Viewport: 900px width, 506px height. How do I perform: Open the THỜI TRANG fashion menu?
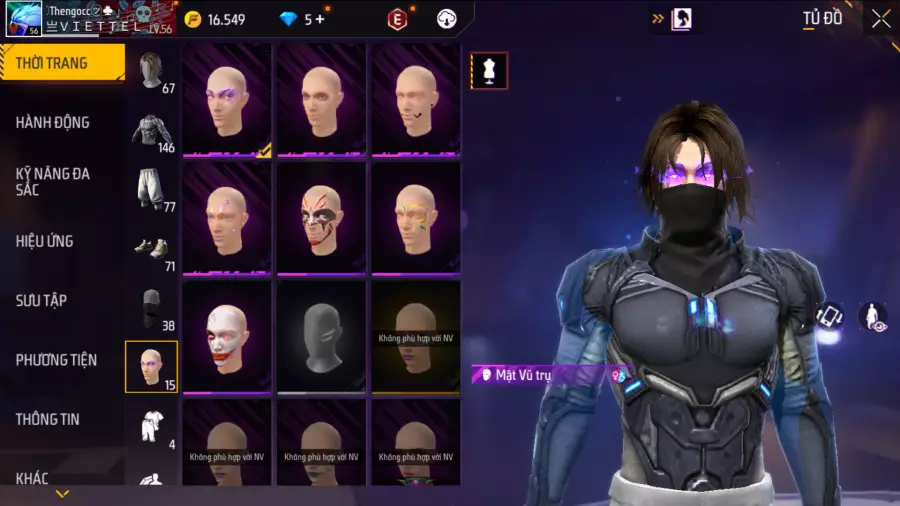[x=52, y=63]
